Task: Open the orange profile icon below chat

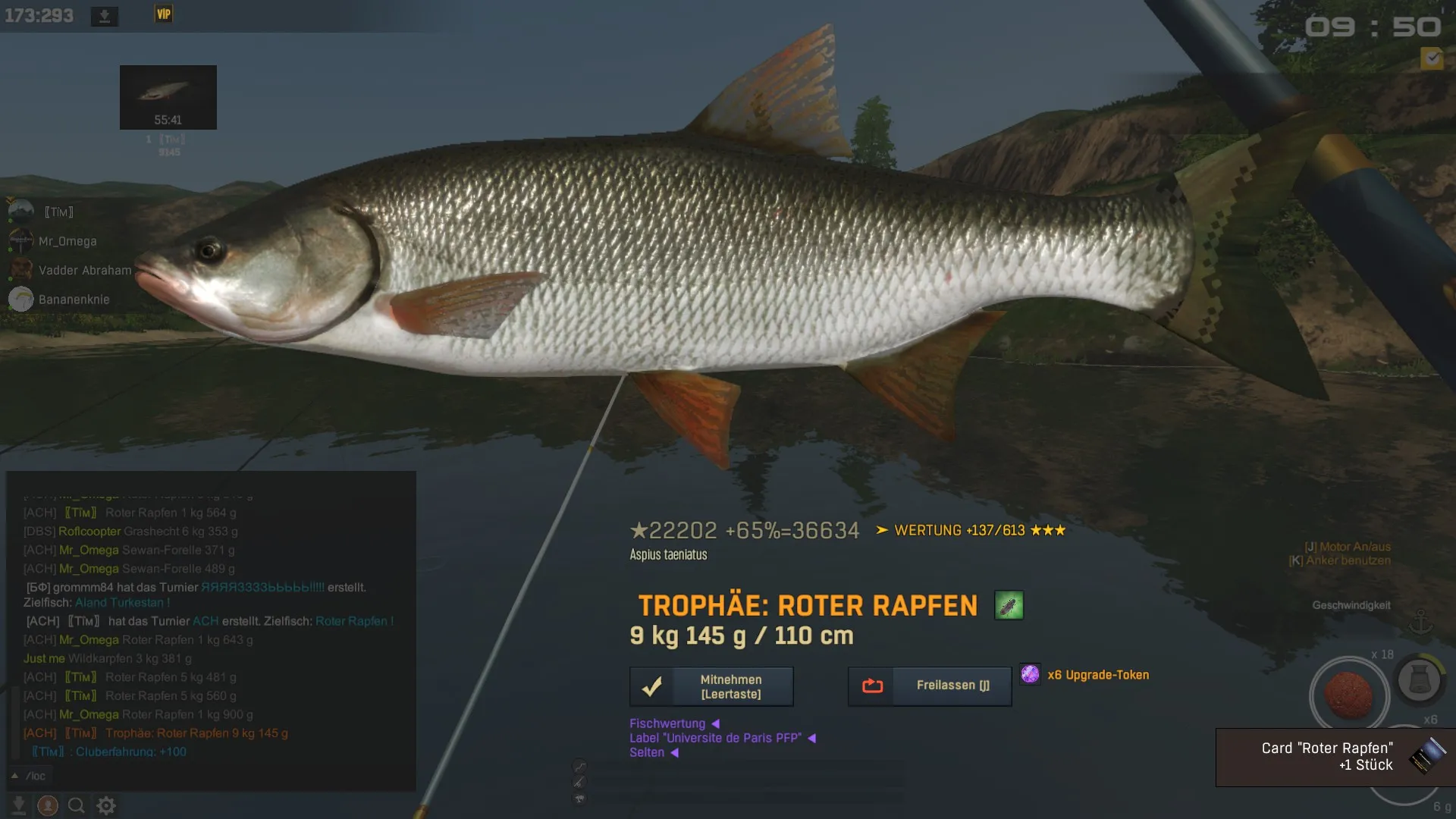Action: click(x=48, y=805)
